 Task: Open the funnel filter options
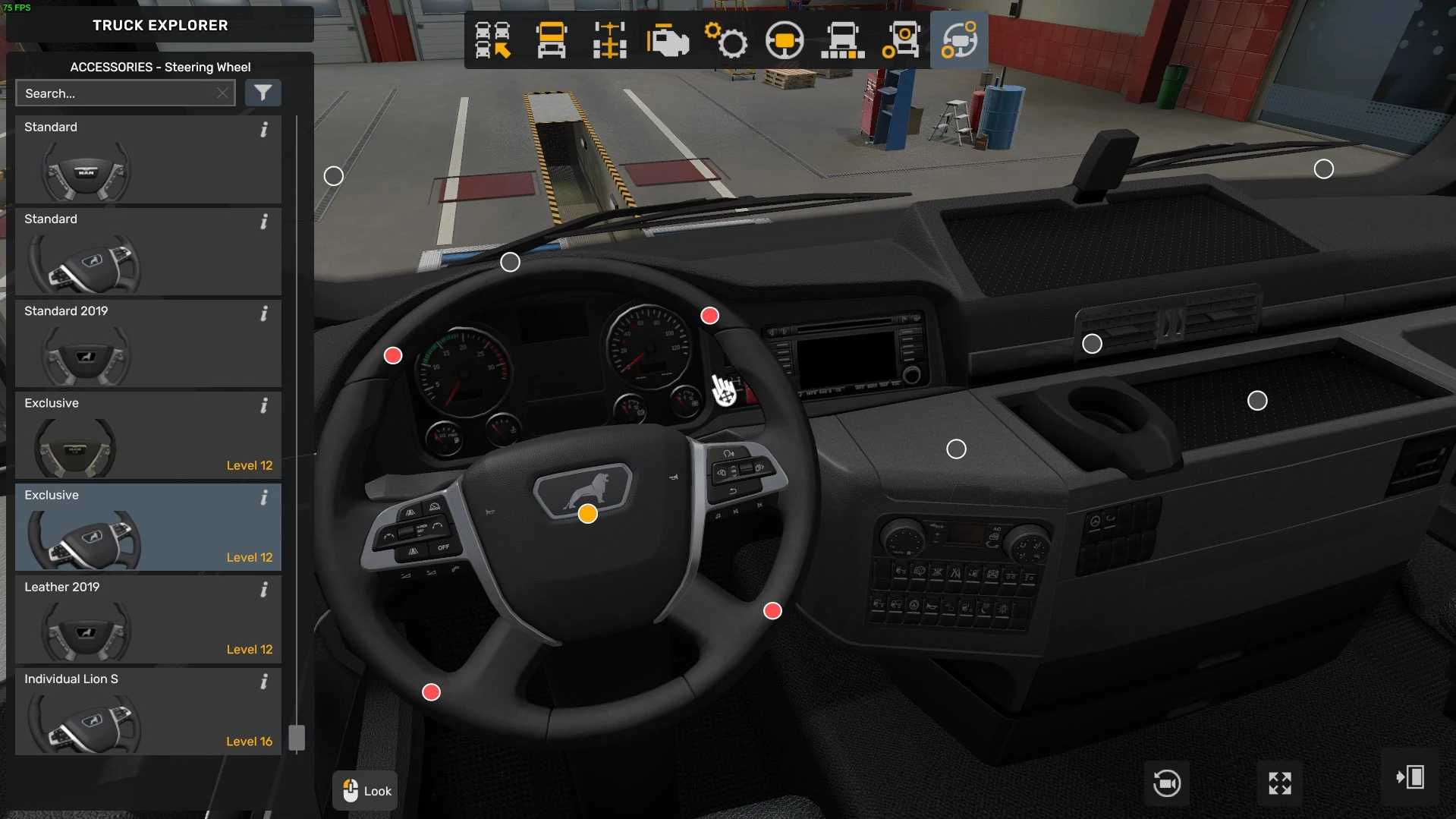pyautogui.click(x=263, y=93)
